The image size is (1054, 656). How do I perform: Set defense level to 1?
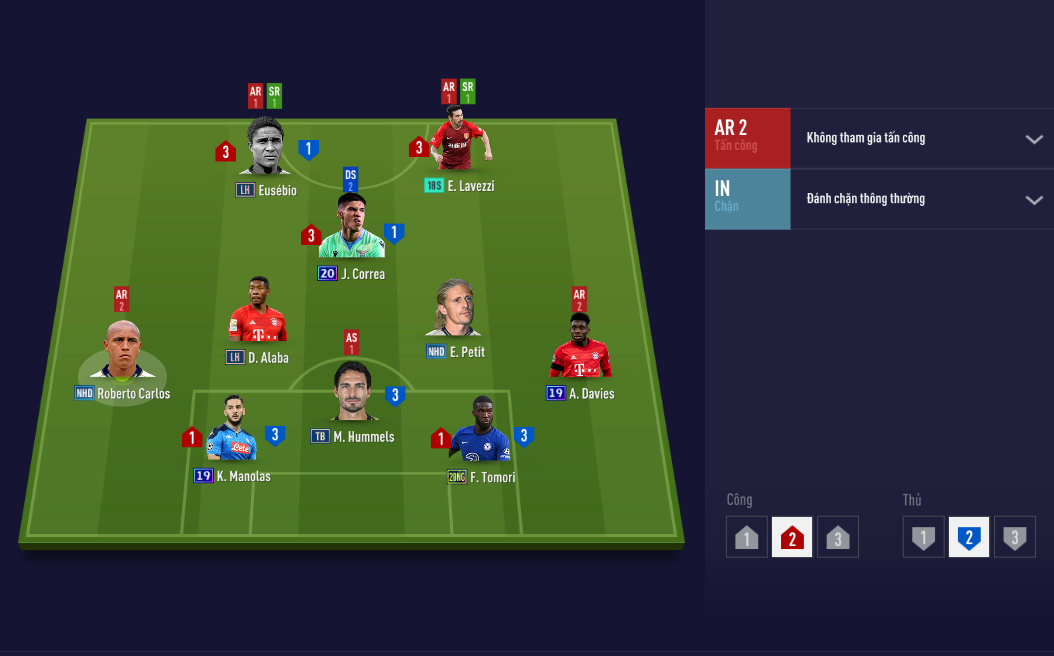pyautogui.click(x=923, y=538)
